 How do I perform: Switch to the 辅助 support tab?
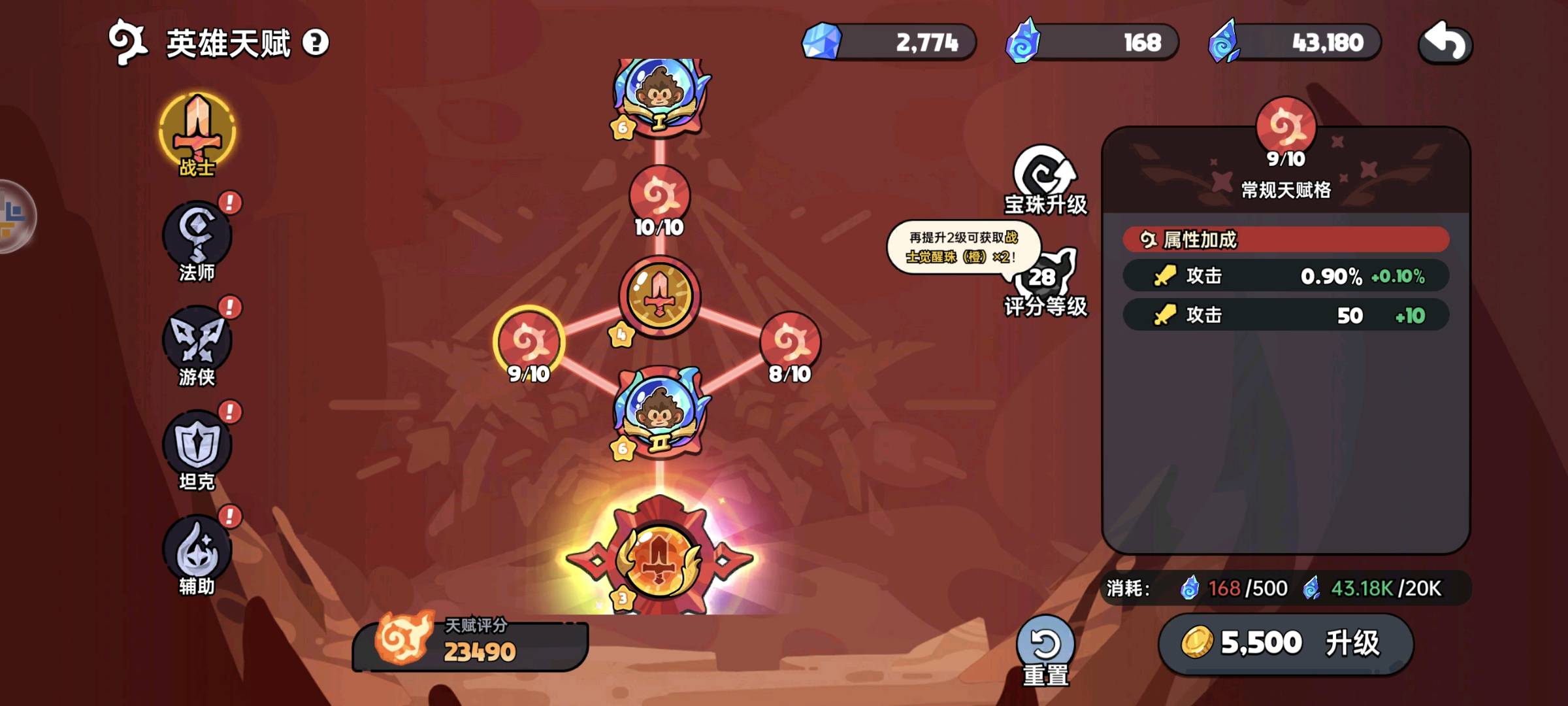197,553
